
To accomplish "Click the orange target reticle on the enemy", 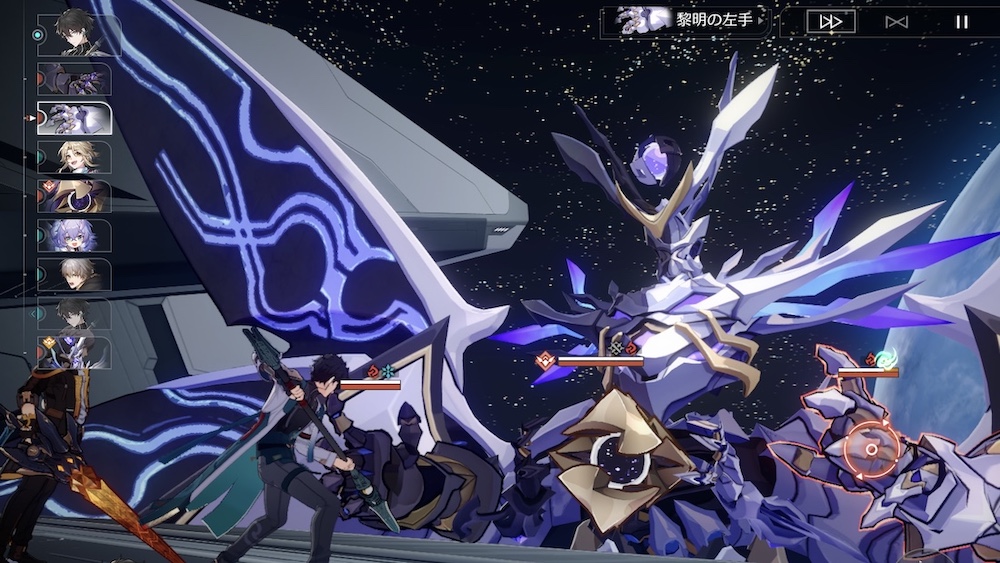I will point(870,450).
